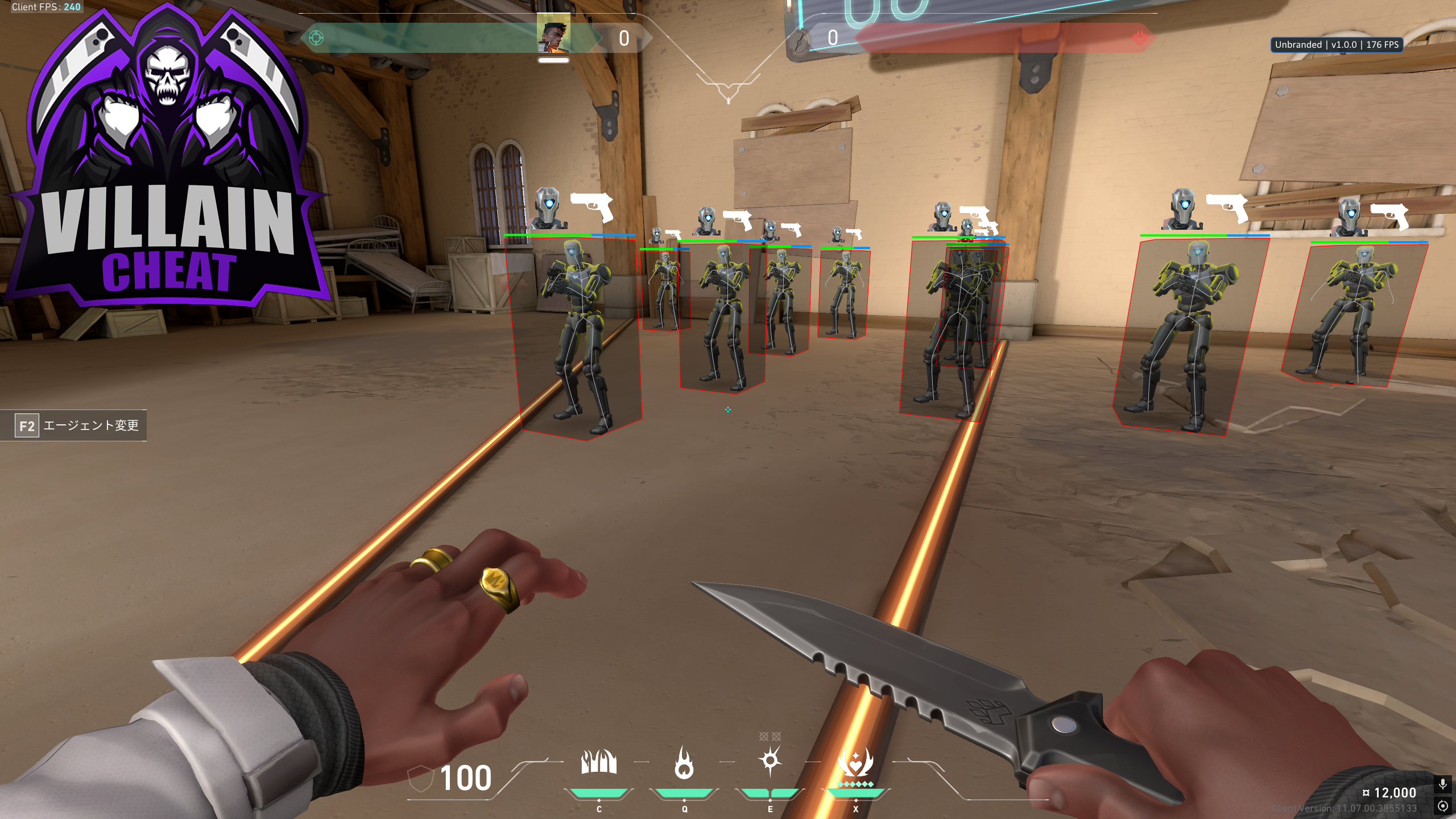This screenshot has height=819, width=1456.
Task: Toggle the microphone icon
Action: point(1442,784)
